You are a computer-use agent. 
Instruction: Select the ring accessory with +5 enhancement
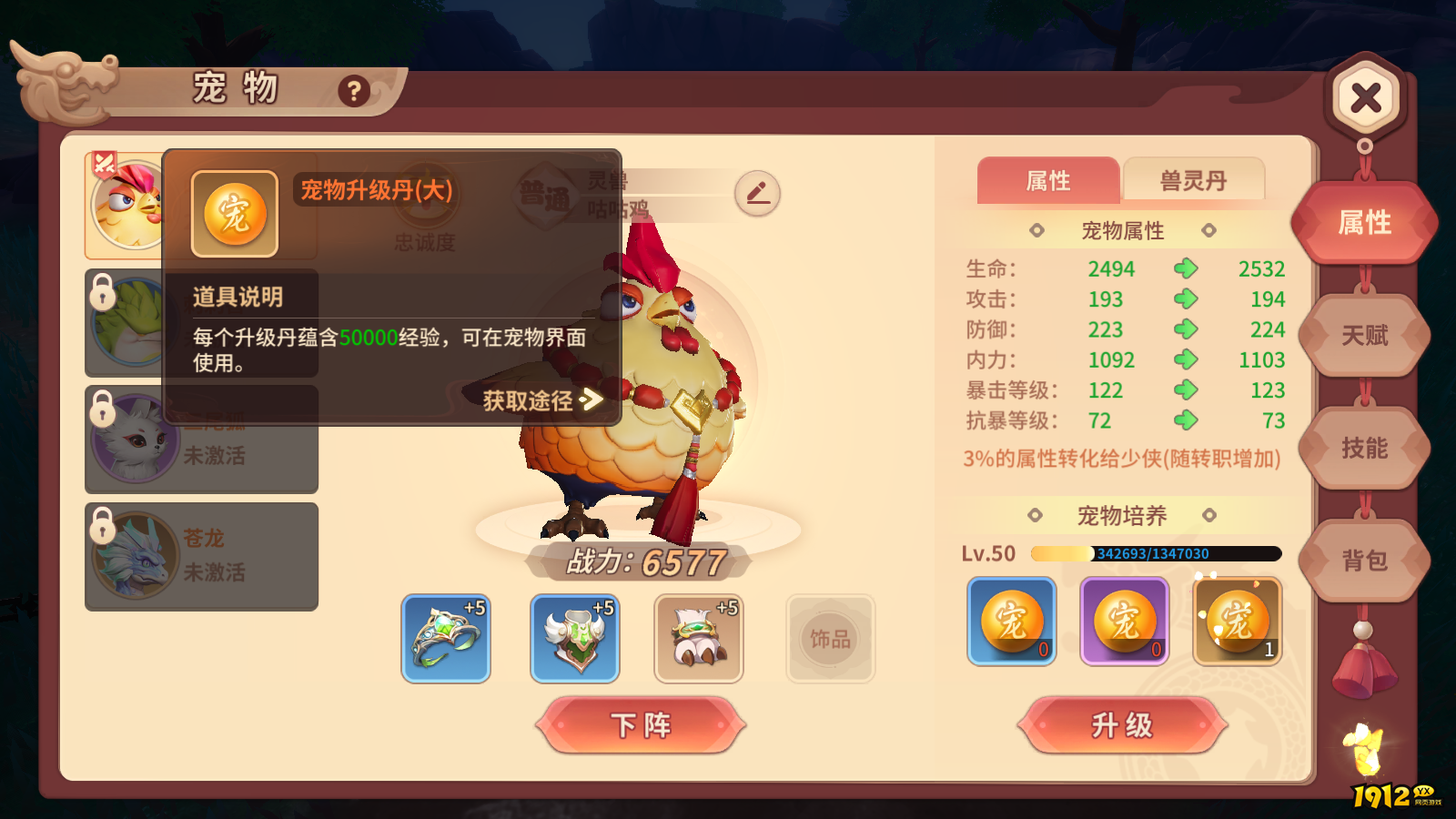445,638
